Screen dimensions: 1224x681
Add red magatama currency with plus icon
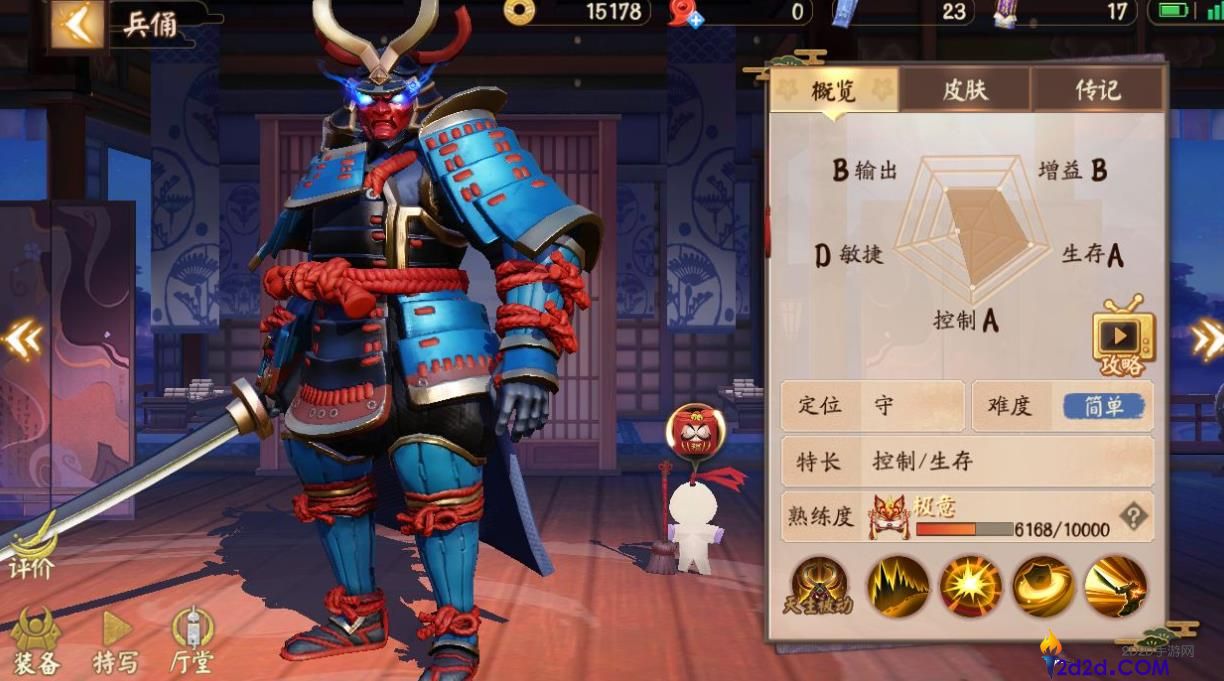click(694, 20)
